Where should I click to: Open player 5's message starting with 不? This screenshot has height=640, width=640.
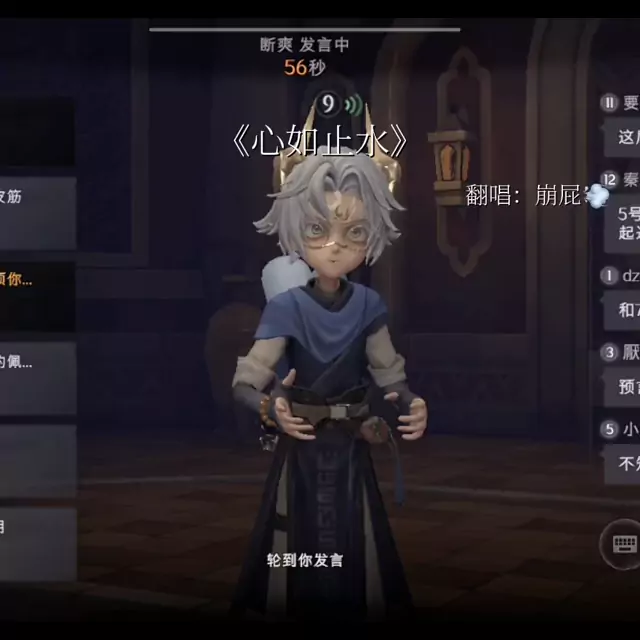623,463
